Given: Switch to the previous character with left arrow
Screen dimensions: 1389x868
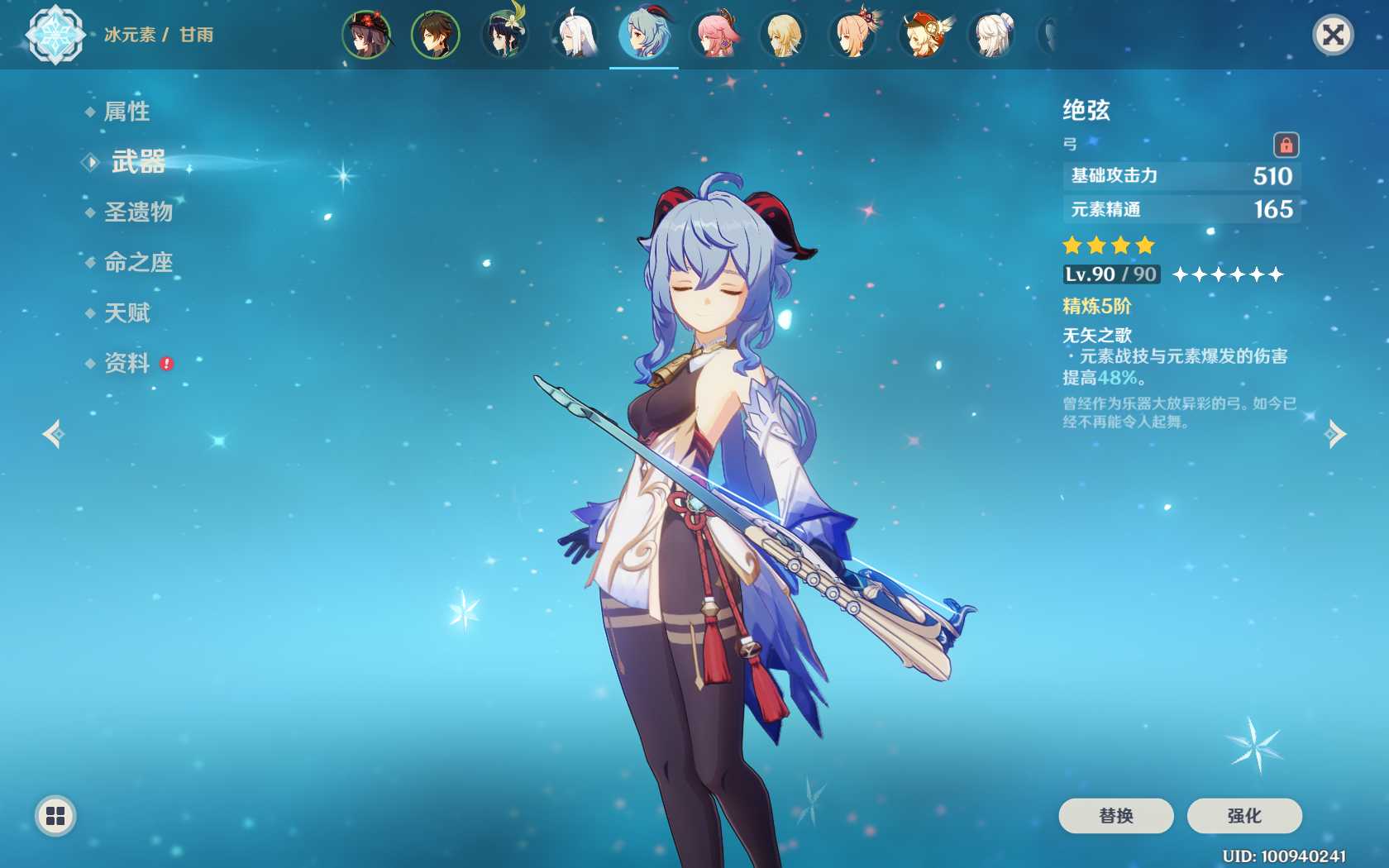Looking at the screenshot, I should pos(54,434).
